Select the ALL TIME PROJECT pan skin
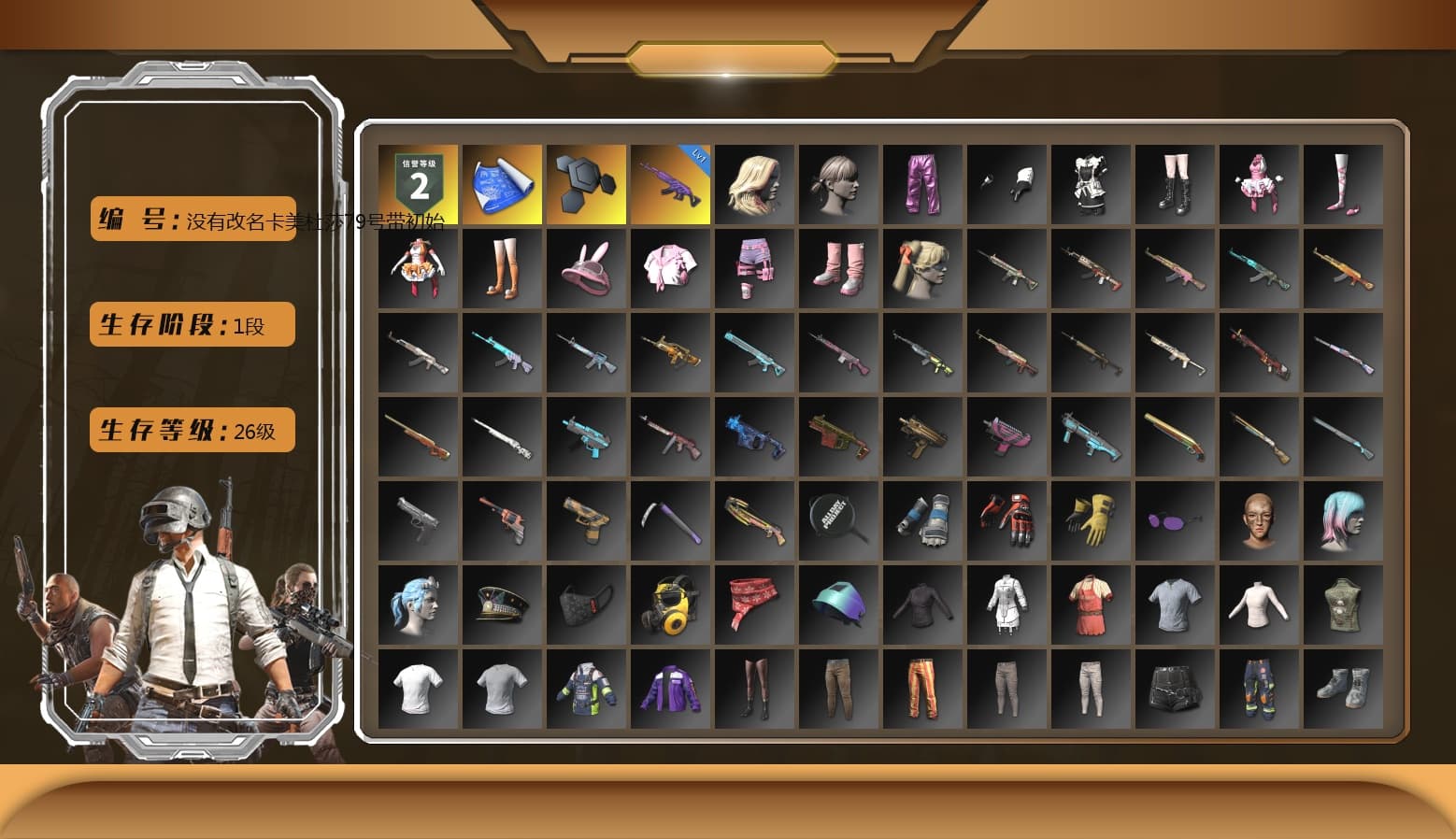 pyautogui.click(x=837, y=519)
